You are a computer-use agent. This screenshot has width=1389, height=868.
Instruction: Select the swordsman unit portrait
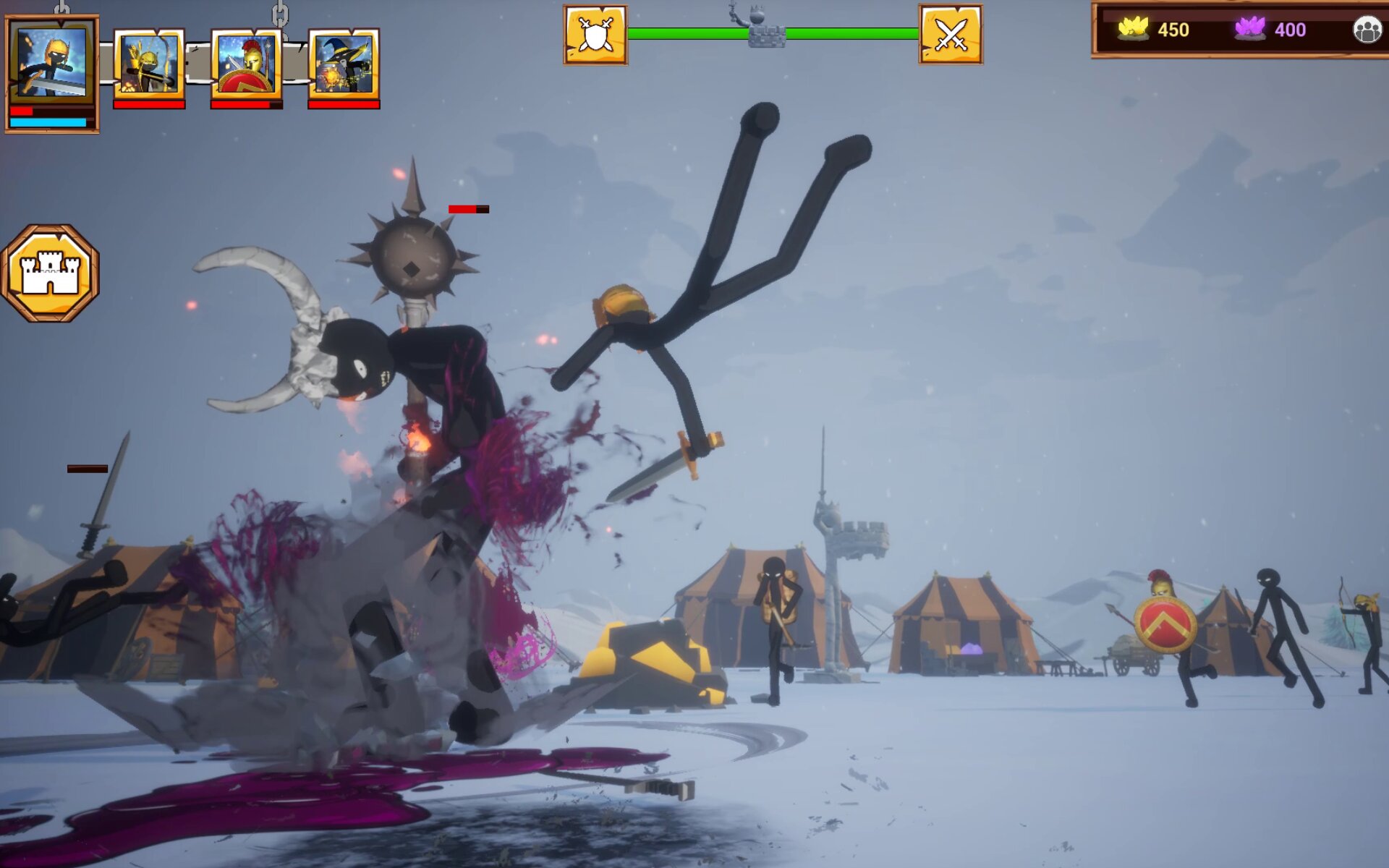51,65
